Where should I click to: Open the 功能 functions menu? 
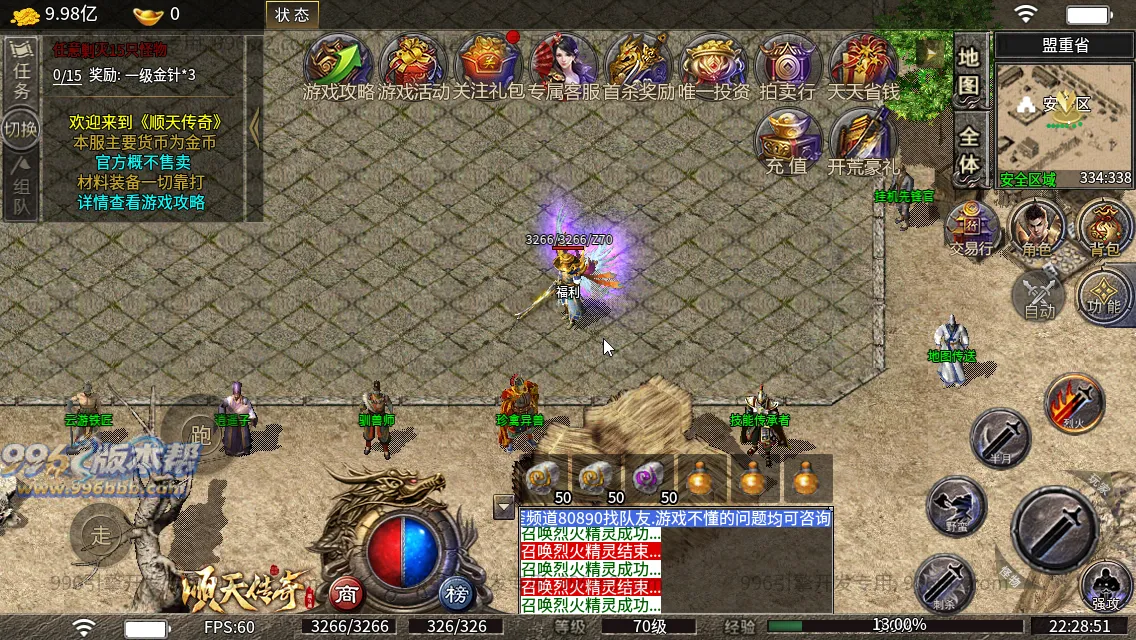[x=1104, y=295]
